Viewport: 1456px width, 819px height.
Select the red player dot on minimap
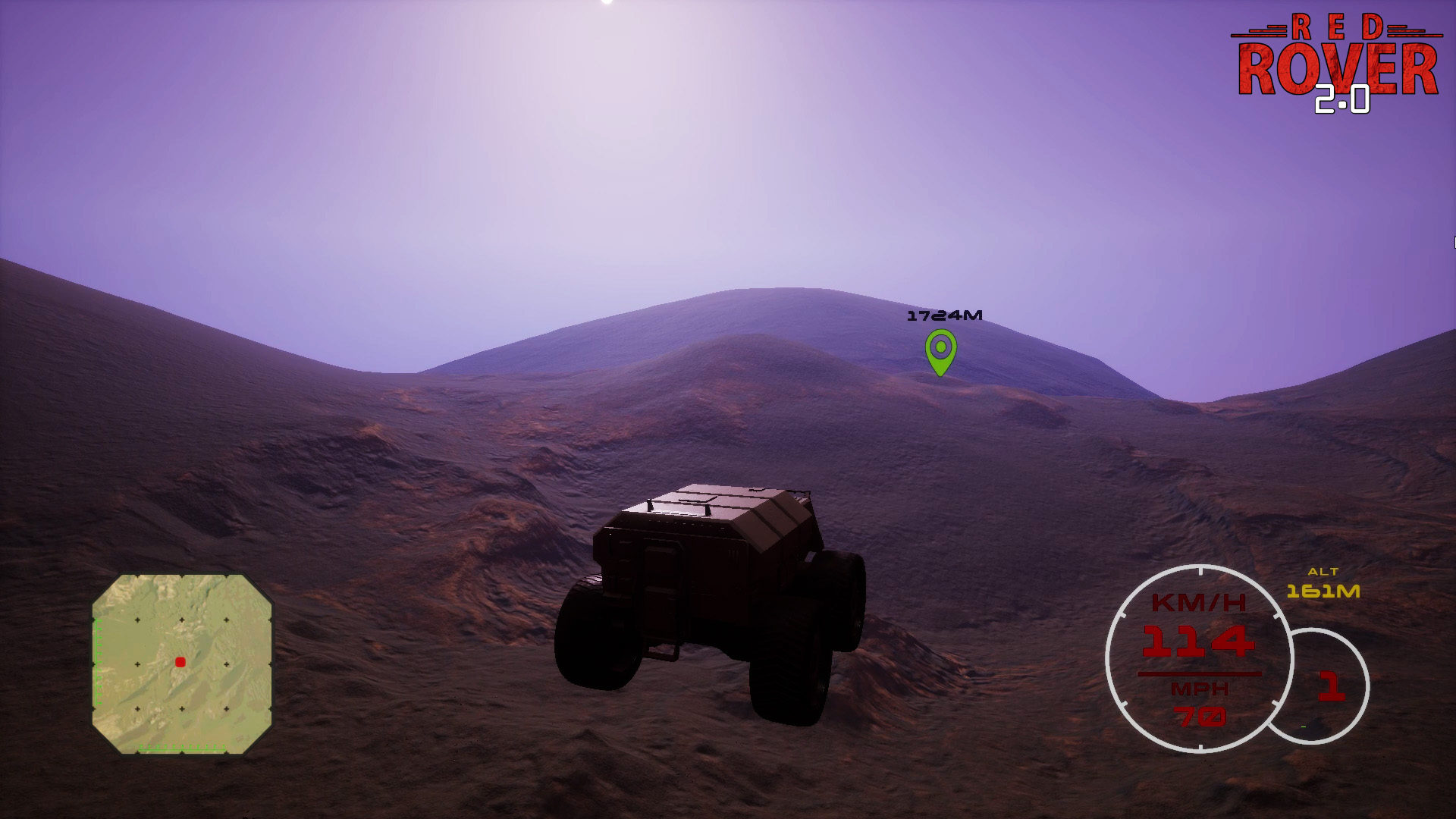pos(180,661)
